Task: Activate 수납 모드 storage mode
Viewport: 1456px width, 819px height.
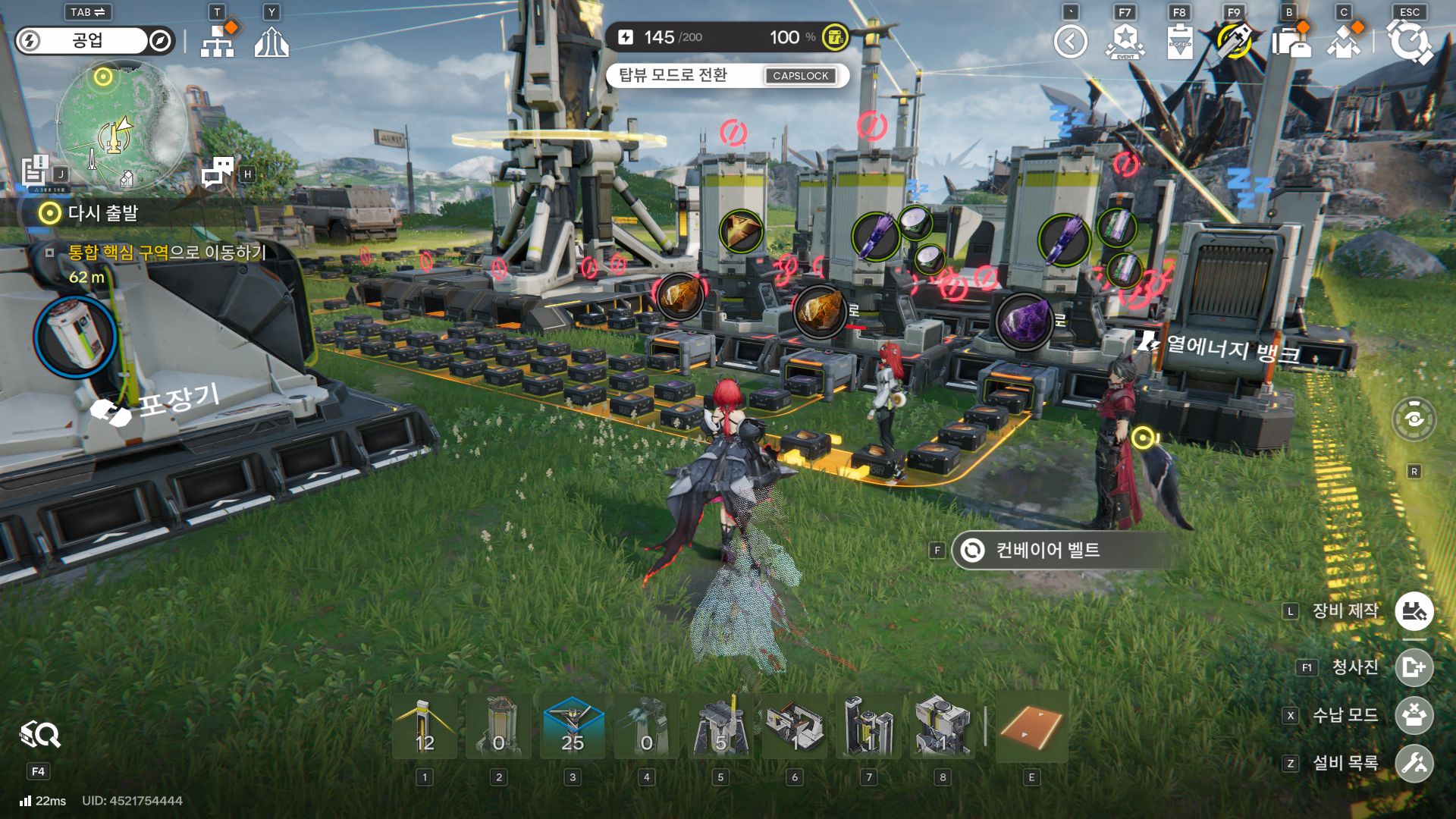Action: point(1414,715)
